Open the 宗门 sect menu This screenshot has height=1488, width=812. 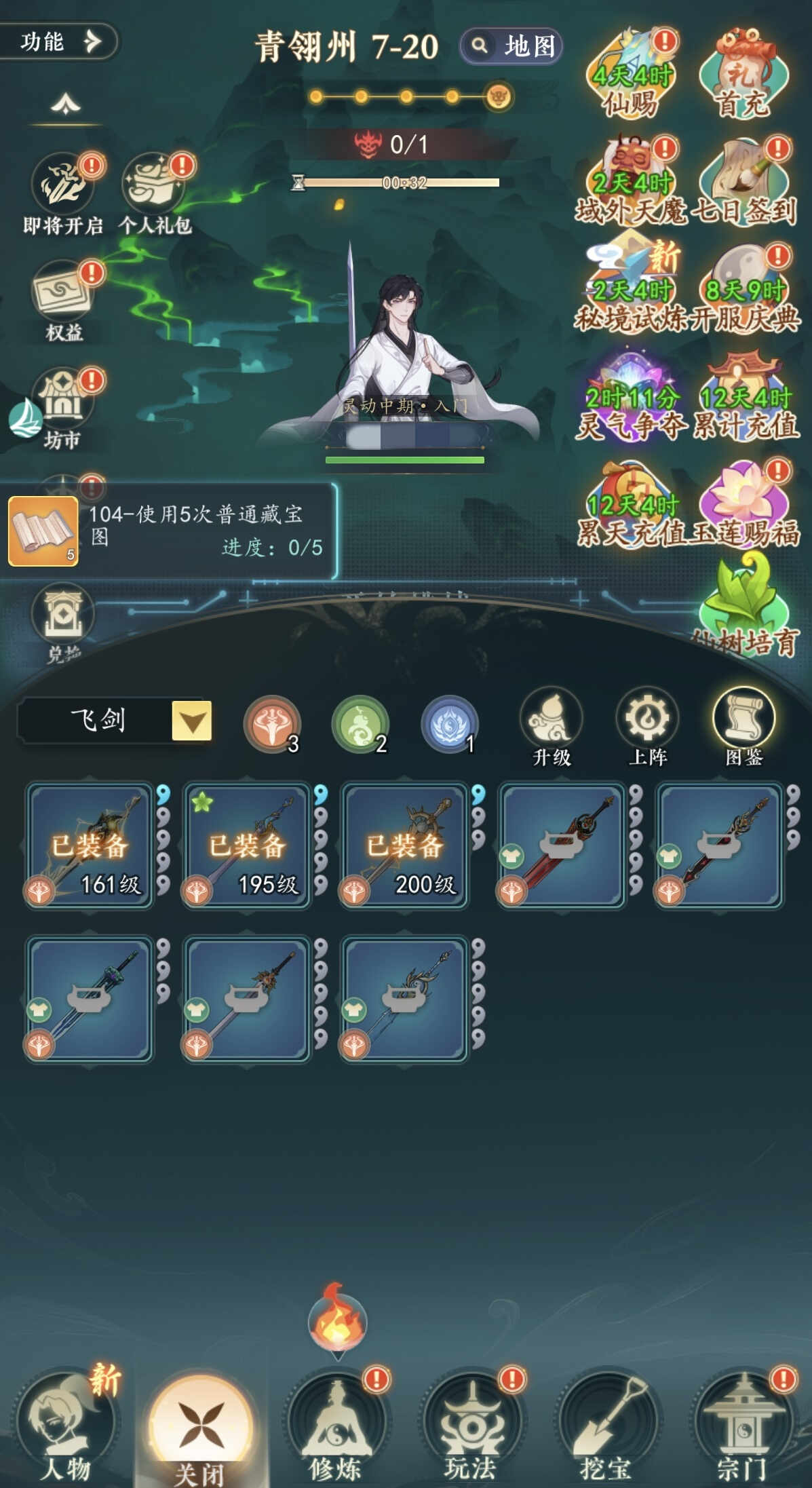click(742, 1424)
